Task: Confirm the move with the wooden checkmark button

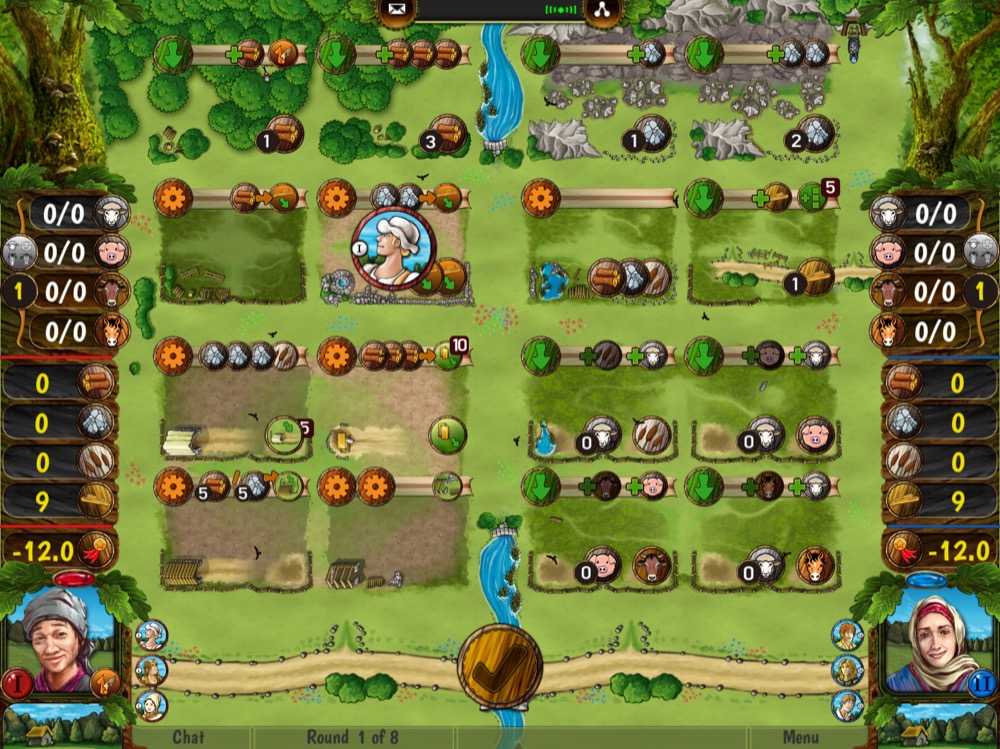Action: 500,665
